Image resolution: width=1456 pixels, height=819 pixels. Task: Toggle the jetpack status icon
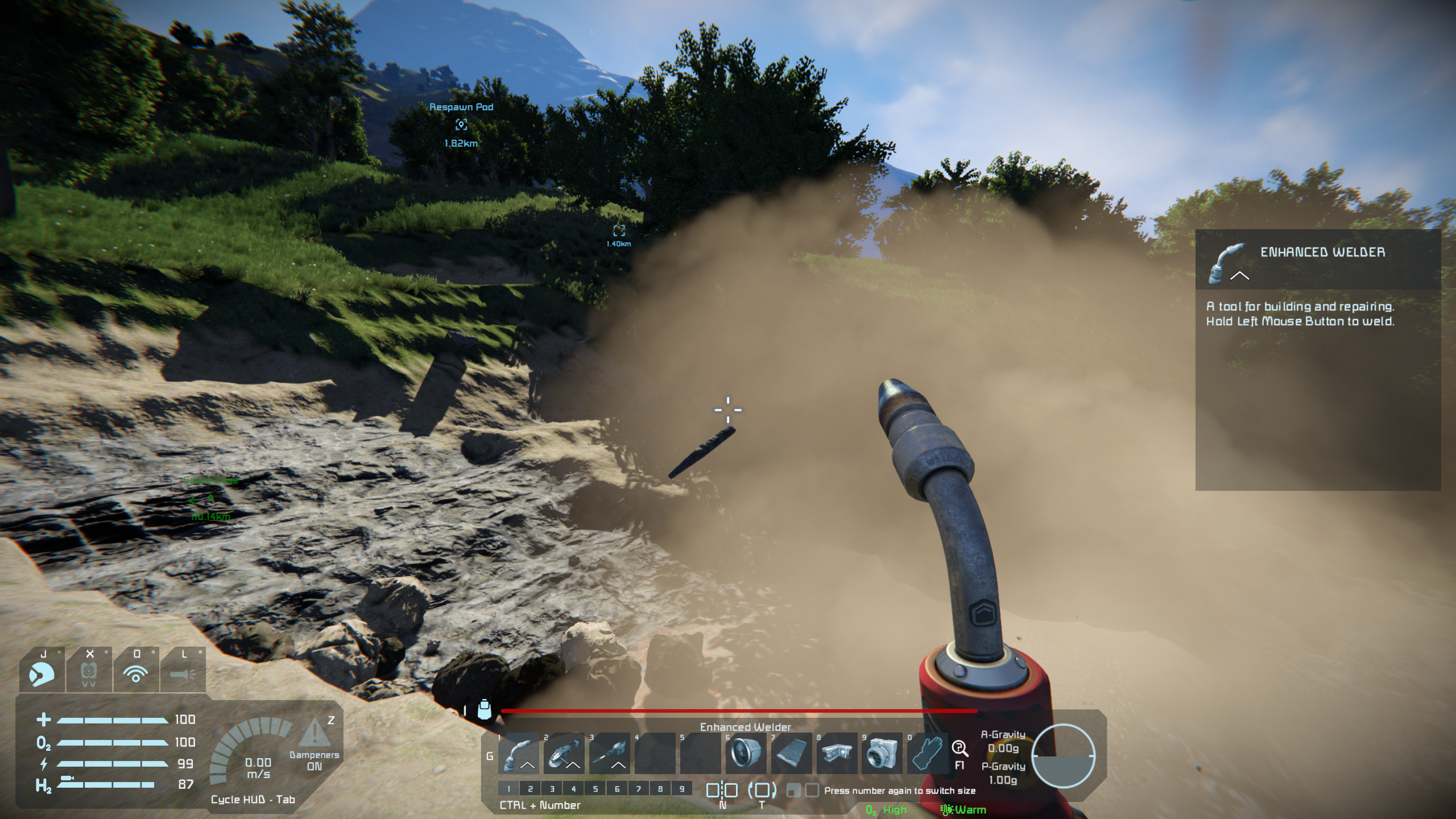(x=89, y=672)
